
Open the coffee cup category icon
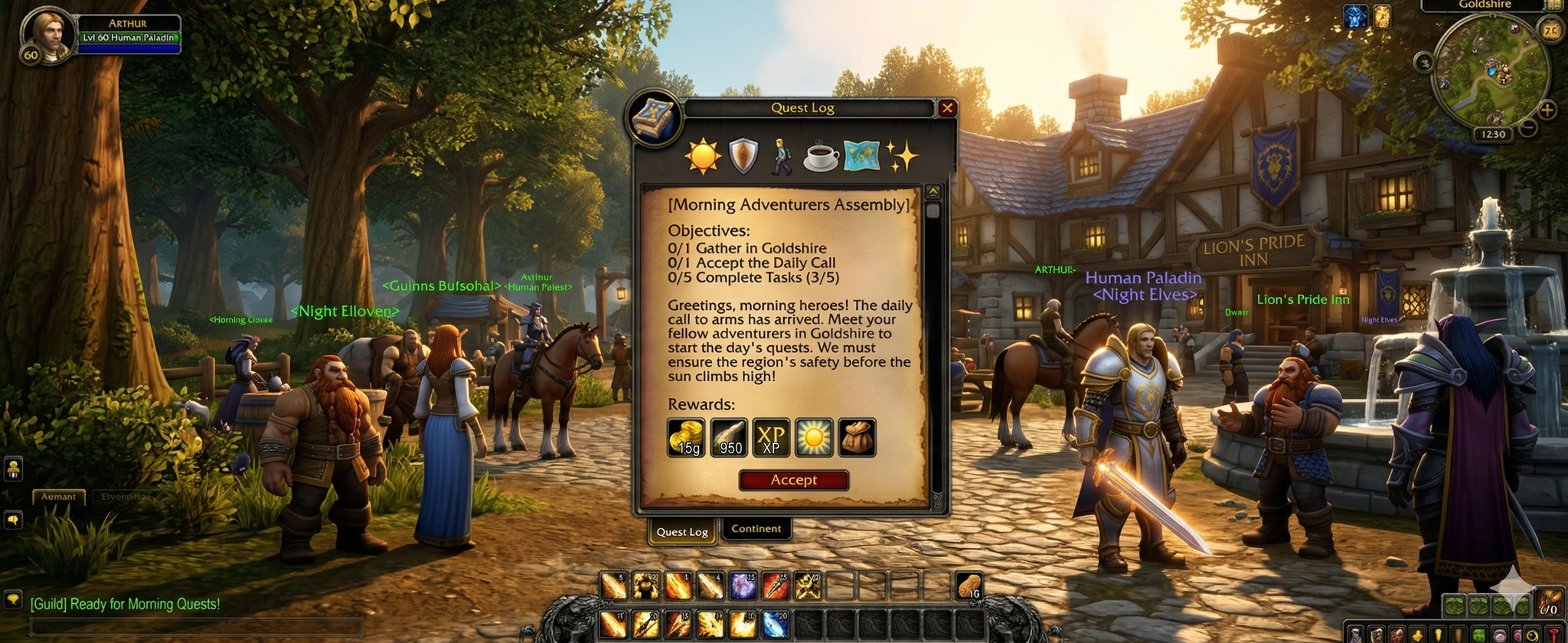(x=821, y=156)
